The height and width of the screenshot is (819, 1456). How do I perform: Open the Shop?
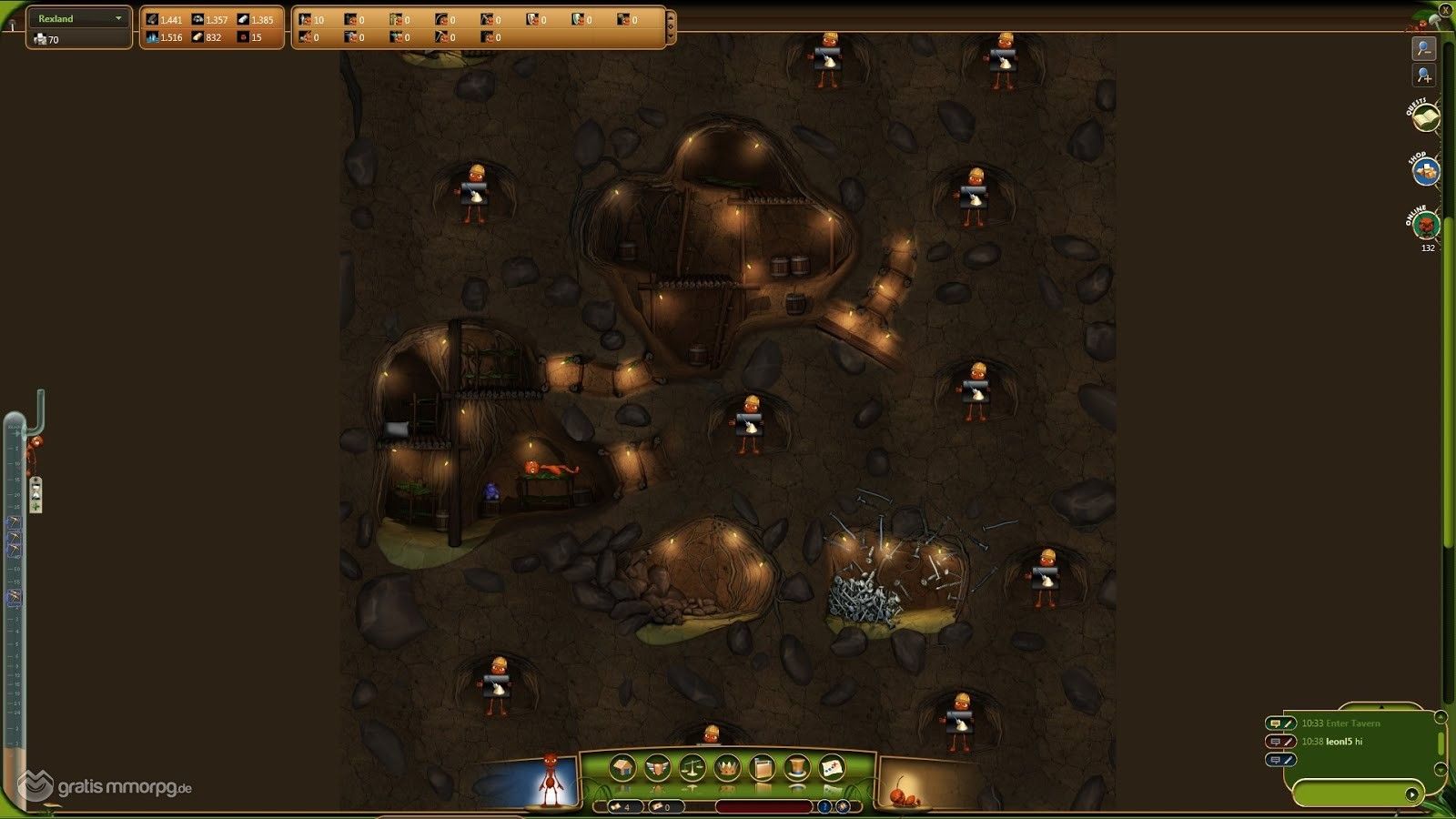(1426, 171)
